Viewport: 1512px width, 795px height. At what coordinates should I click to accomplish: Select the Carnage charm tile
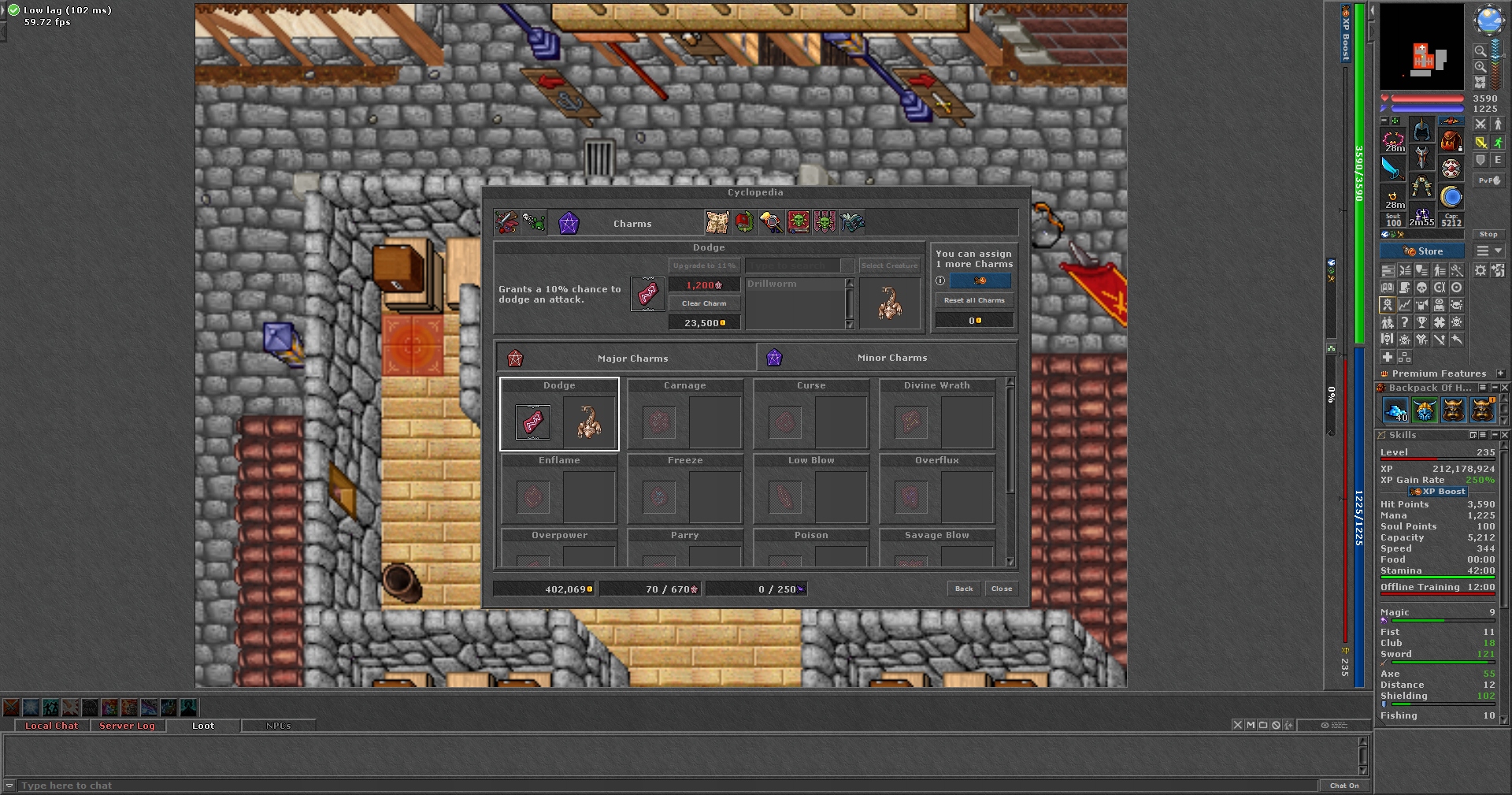pos(685,414)
